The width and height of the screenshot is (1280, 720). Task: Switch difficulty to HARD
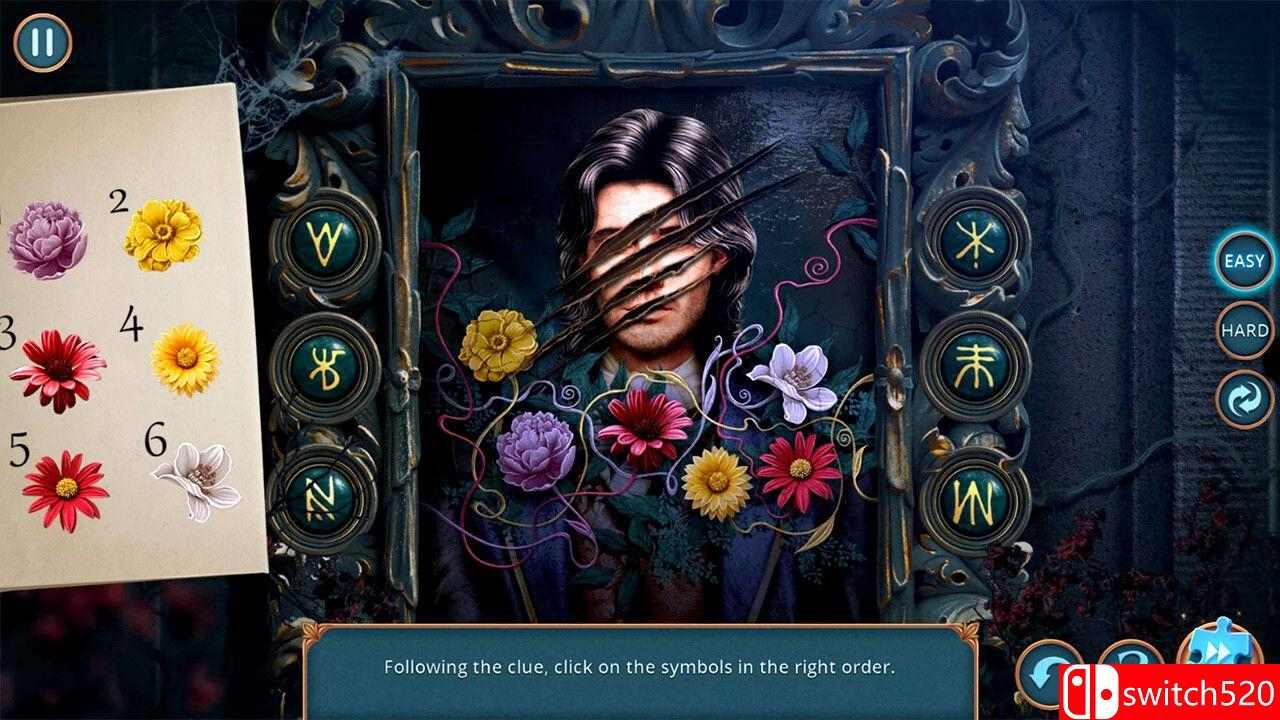click(1242, 330)
